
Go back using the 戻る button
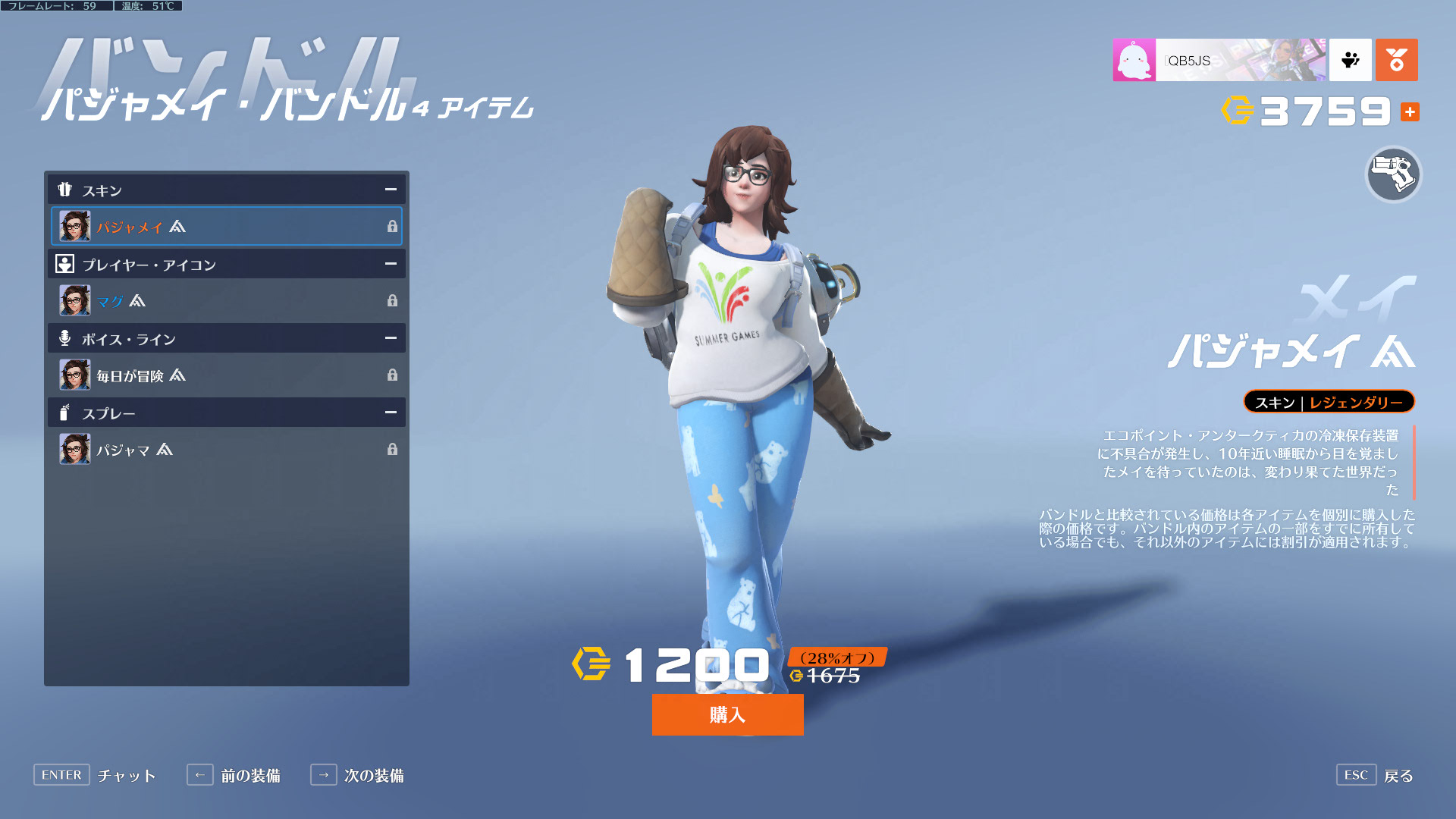click(1374, 775)
